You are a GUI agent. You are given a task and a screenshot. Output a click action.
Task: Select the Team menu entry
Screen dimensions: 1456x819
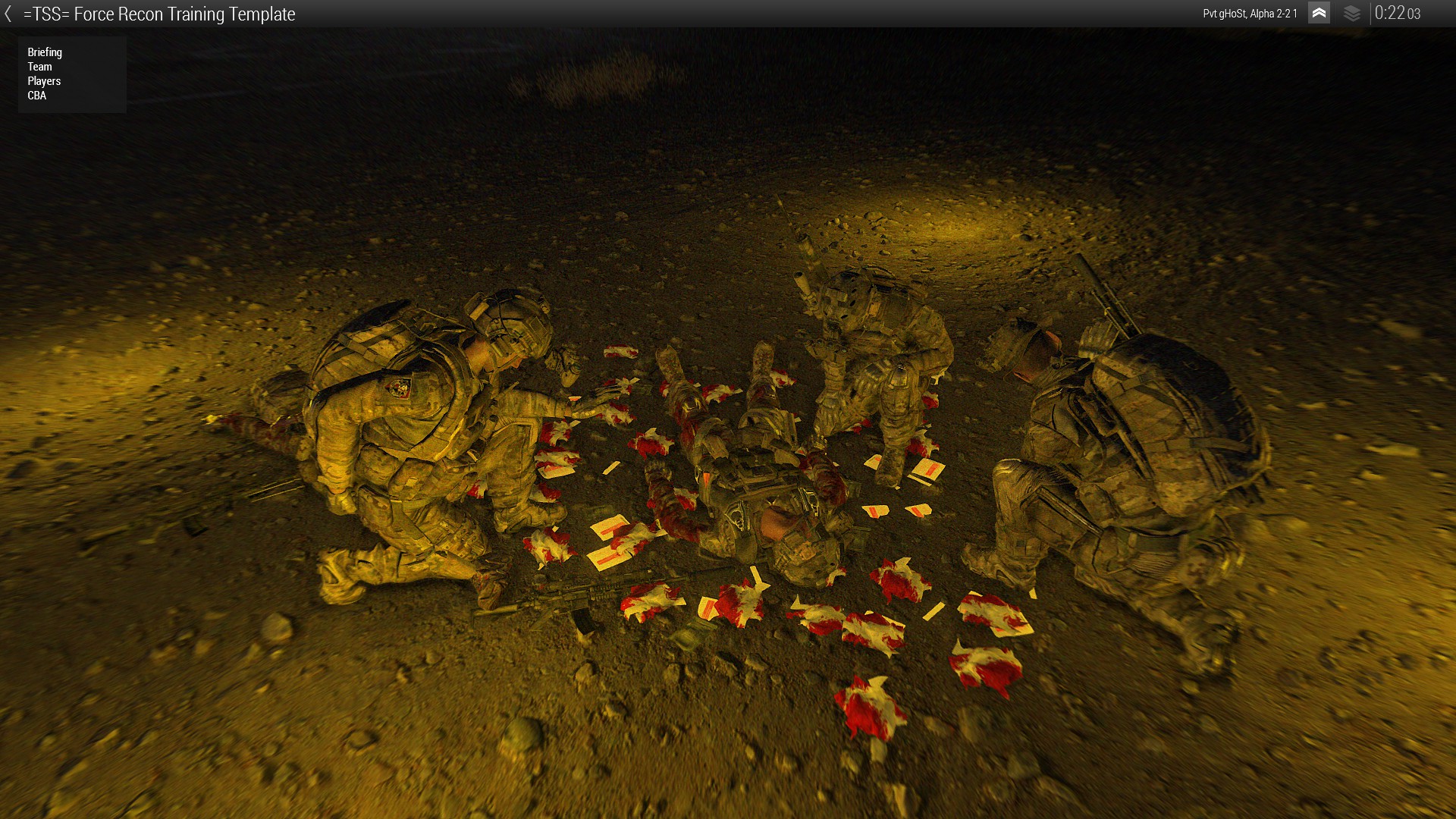(39, 67)
